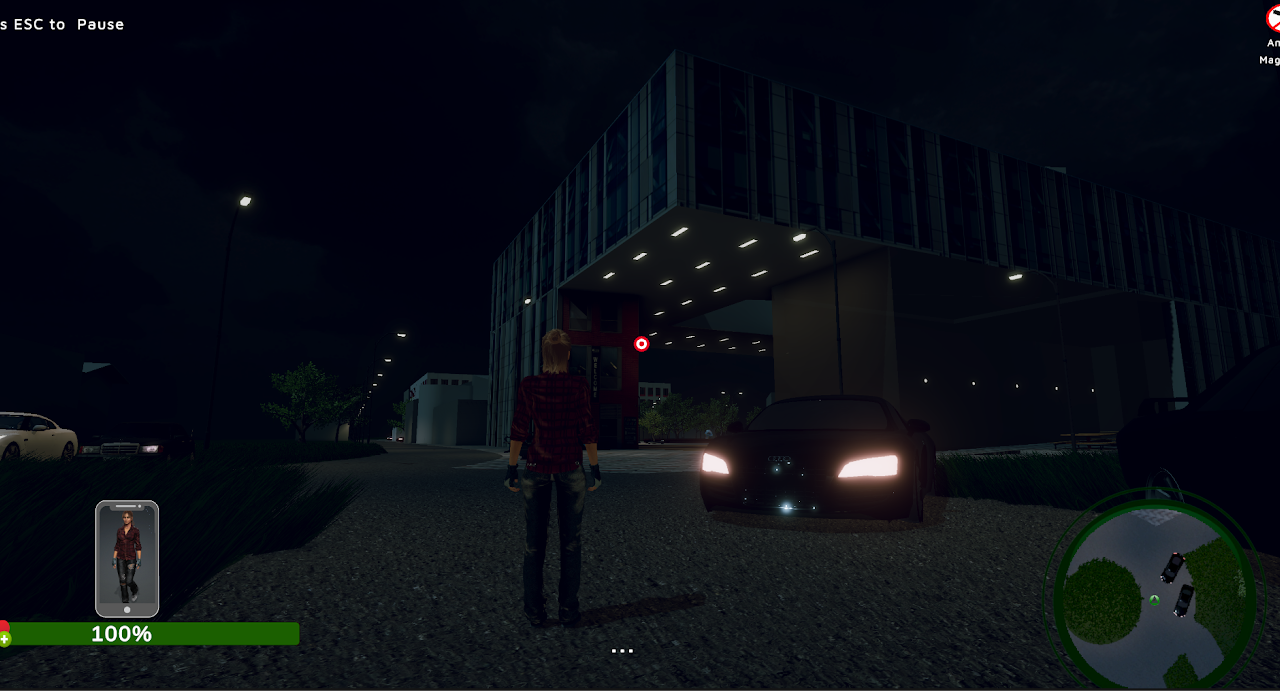The image size is (1280, 691).
Task: Open the smartphone with character portrait
Action: pos(127,558)
